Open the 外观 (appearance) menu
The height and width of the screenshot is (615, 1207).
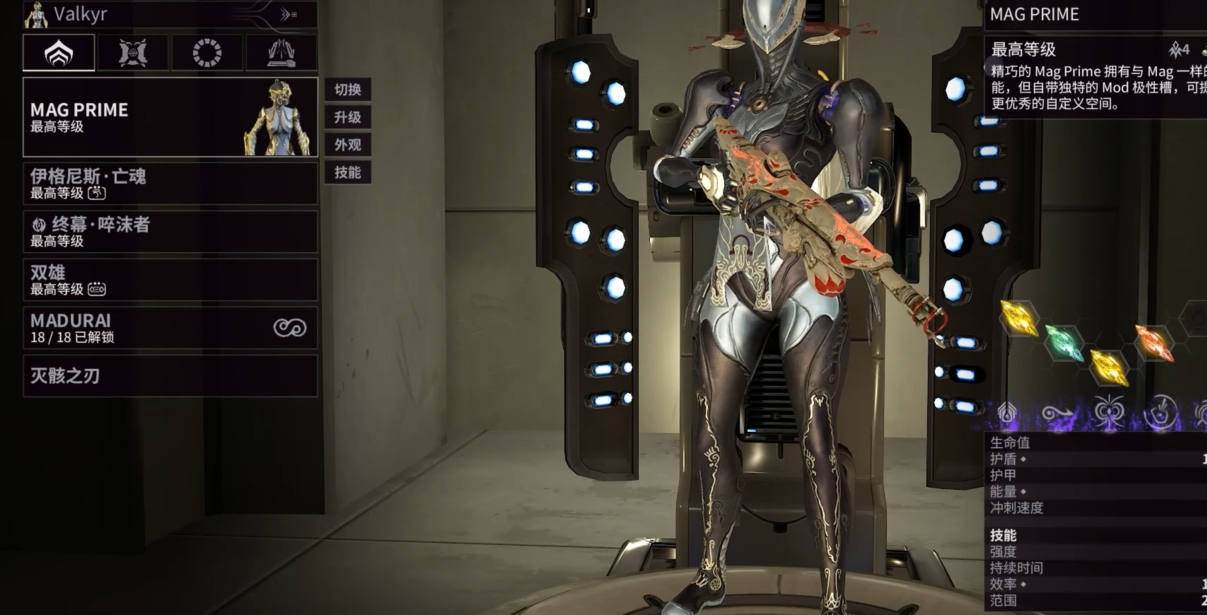(x=347, y=145)
